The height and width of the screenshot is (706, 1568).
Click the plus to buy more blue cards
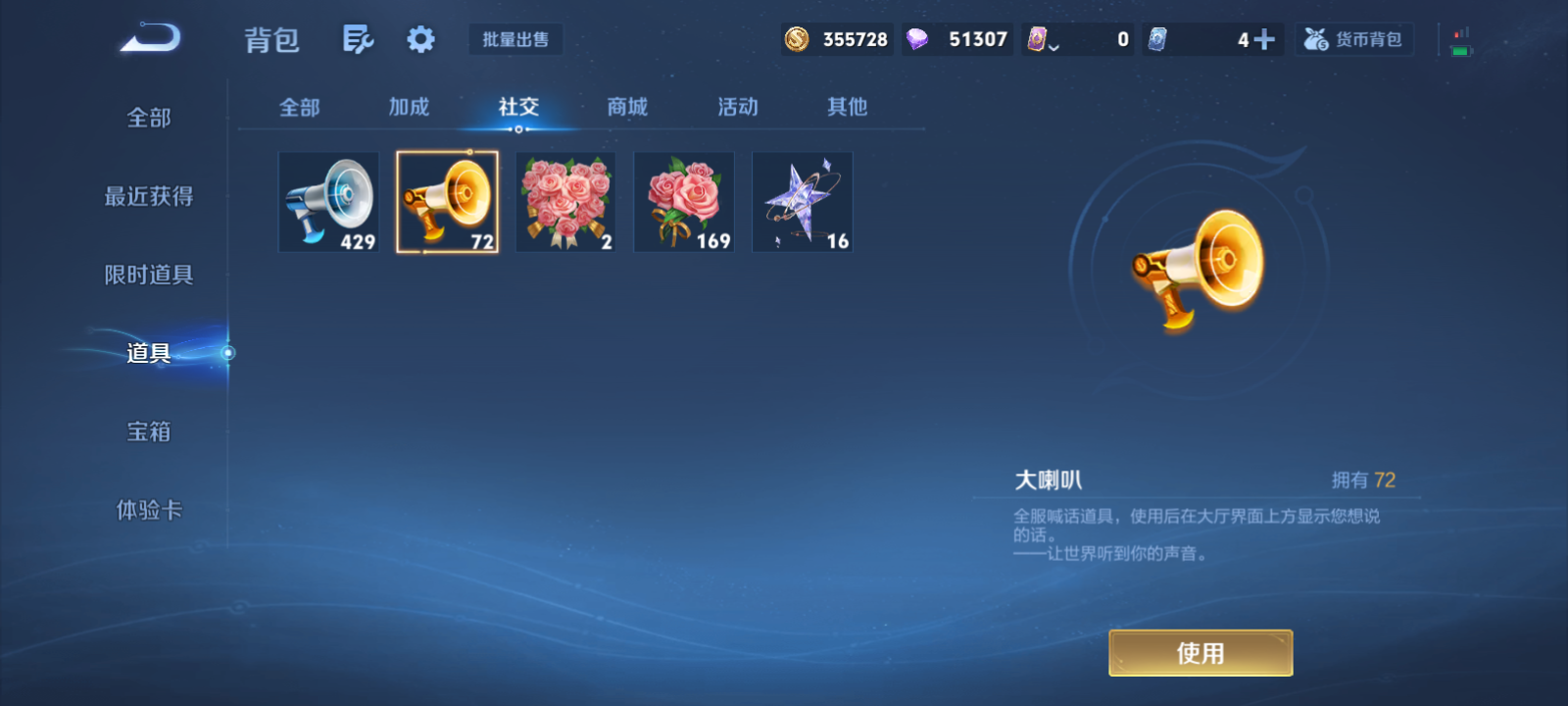(x=1264, y=39)
